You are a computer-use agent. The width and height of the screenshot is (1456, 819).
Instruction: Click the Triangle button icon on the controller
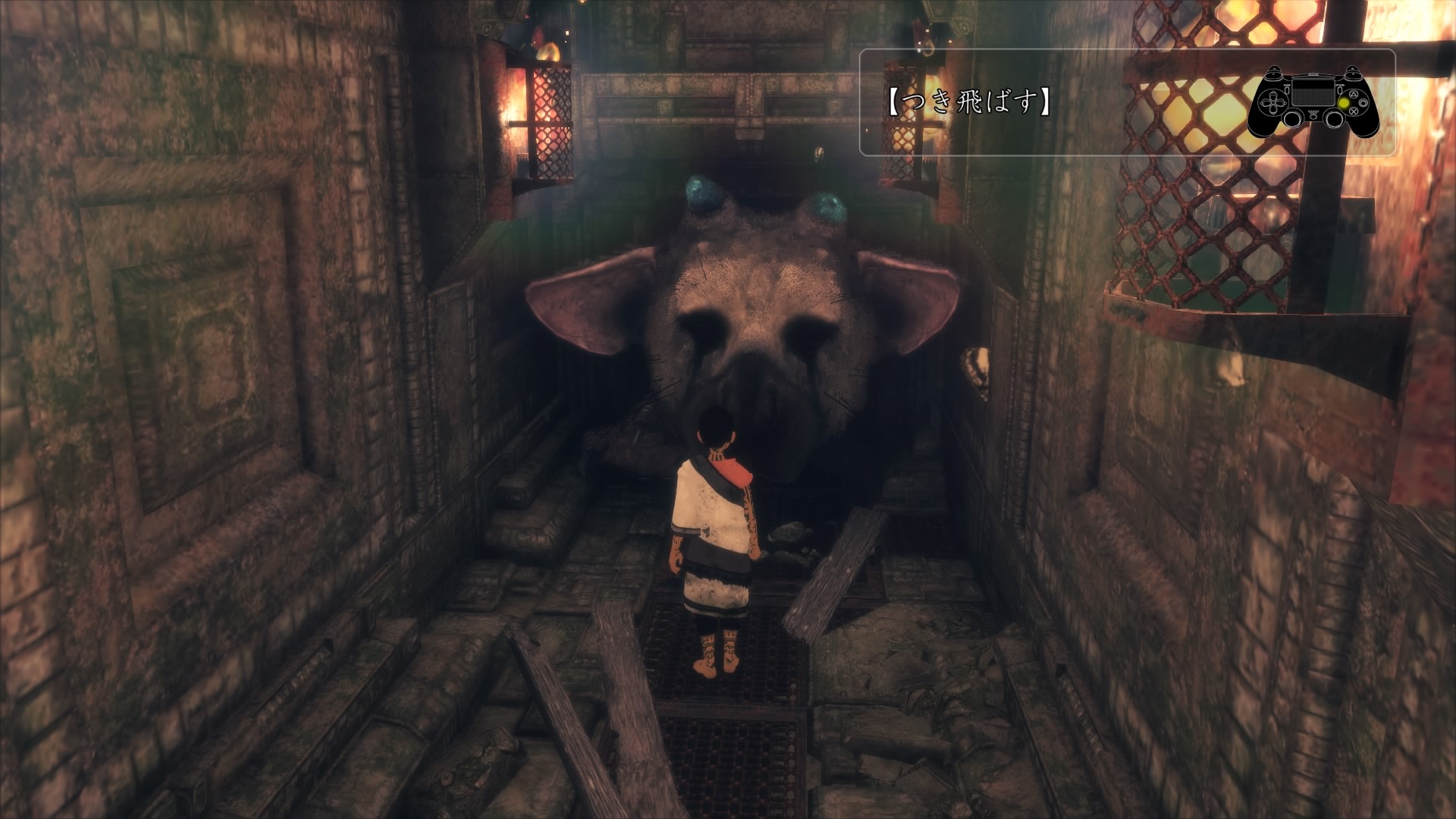tap(1354, 96)
